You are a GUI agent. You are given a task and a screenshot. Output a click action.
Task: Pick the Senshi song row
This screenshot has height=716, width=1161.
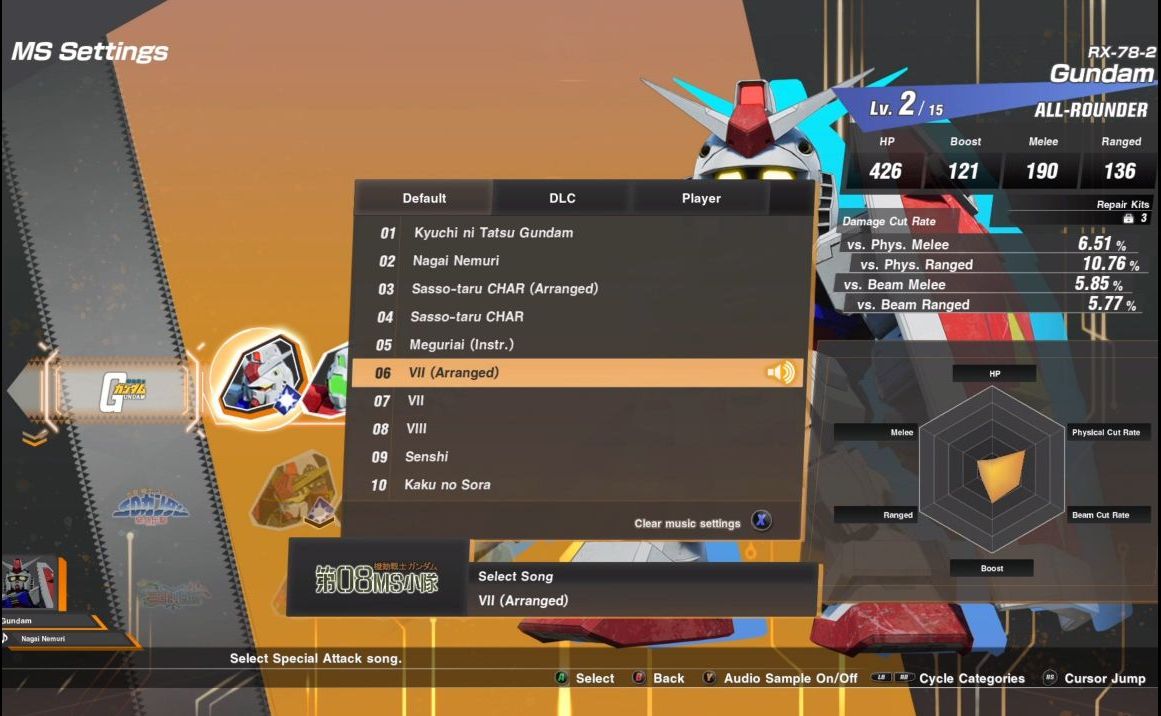[x=426, y=457]
